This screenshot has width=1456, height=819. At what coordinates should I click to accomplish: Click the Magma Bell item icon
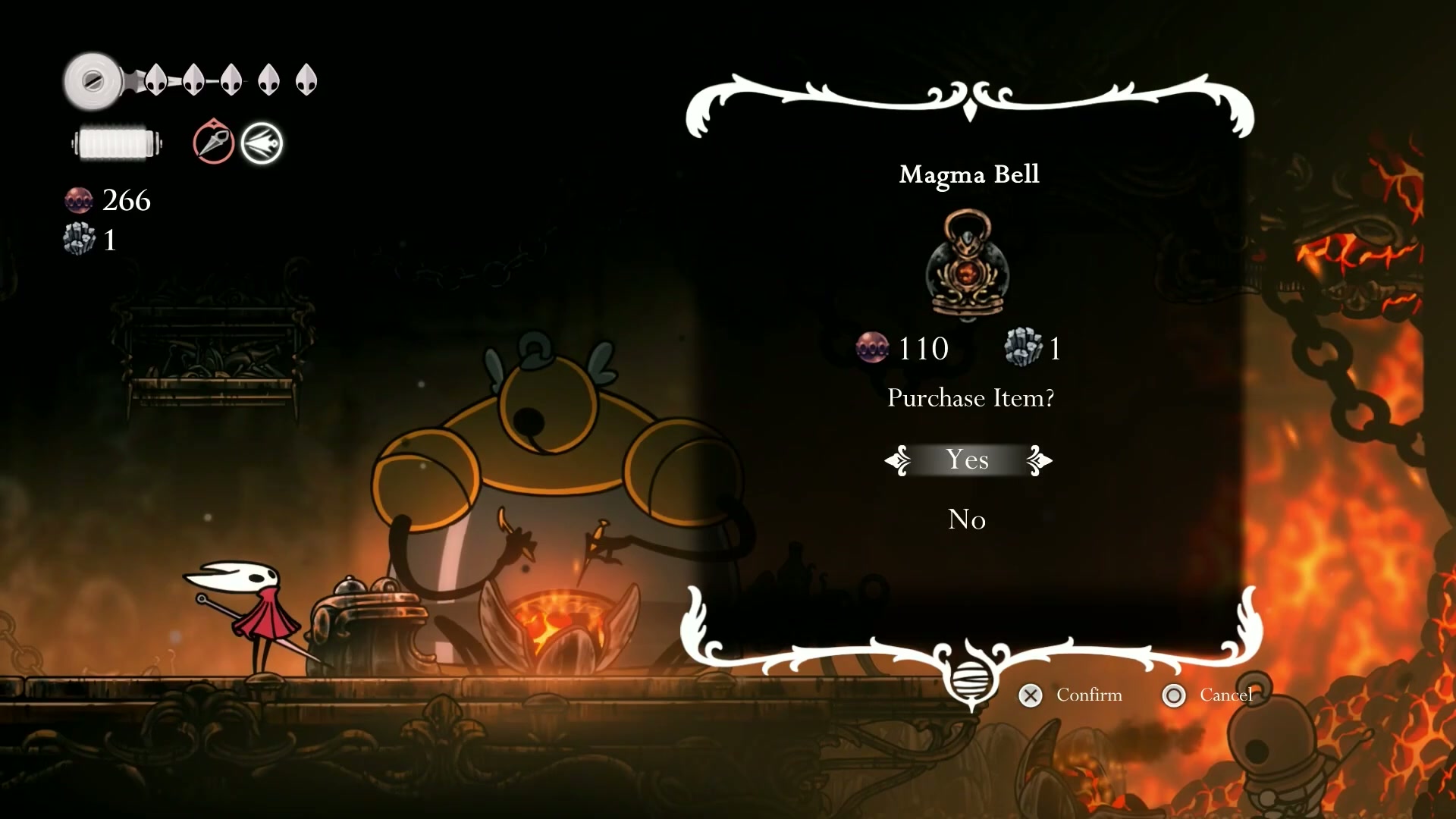pos(967,265)
